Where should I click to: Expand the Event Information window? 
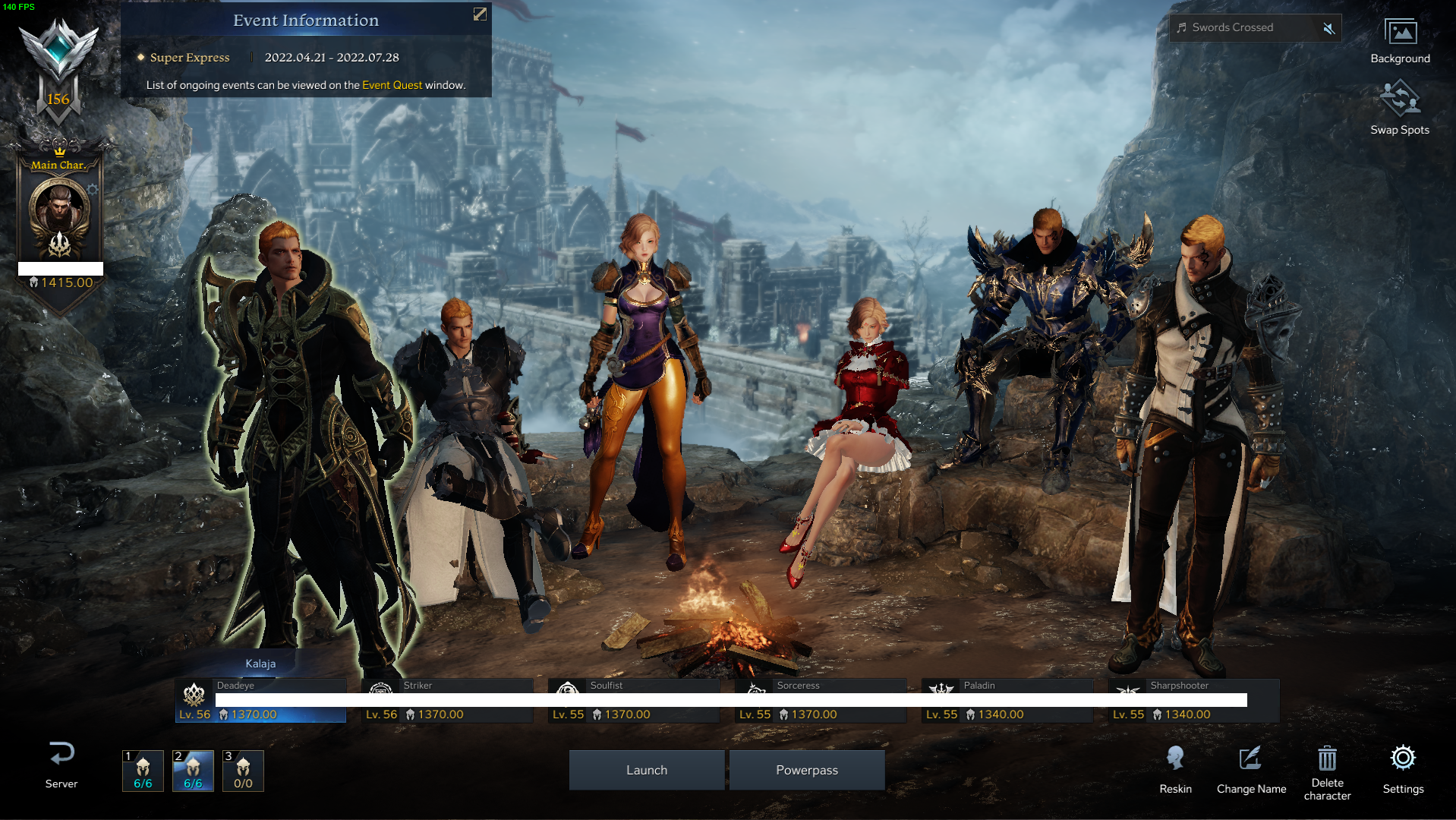(x=478, y=14)
